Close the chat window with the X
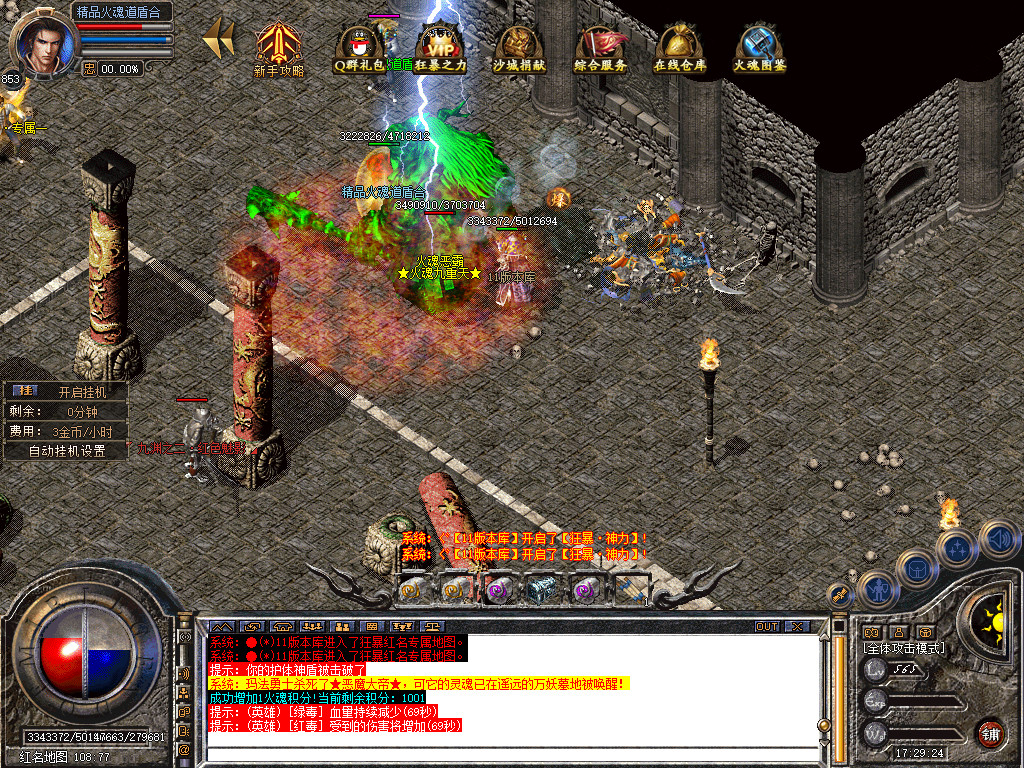This screenshot has height=768, width=1024. click(797, 627)
